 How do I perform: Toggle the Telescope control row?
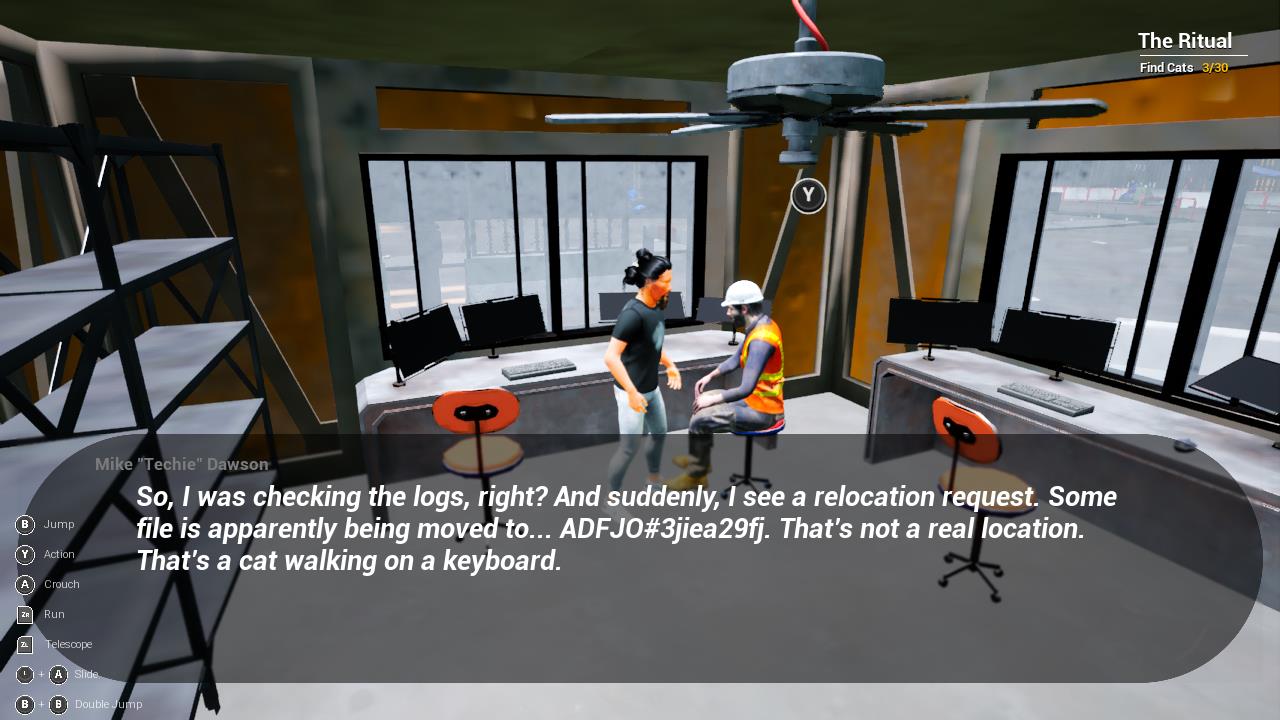point(67,644)
